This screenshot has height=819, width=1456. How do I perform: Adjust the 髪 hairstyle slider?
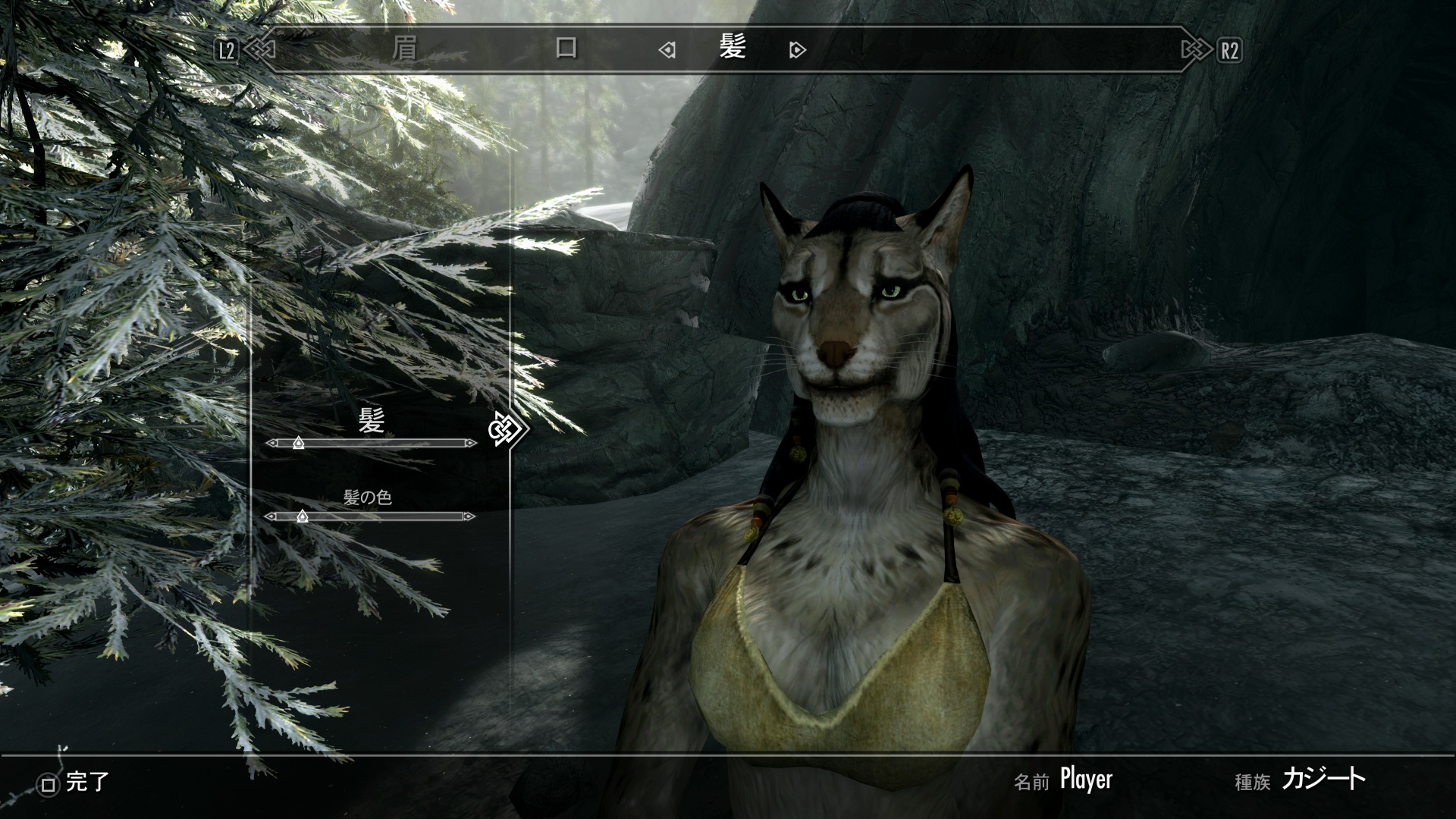pos(298,443)
